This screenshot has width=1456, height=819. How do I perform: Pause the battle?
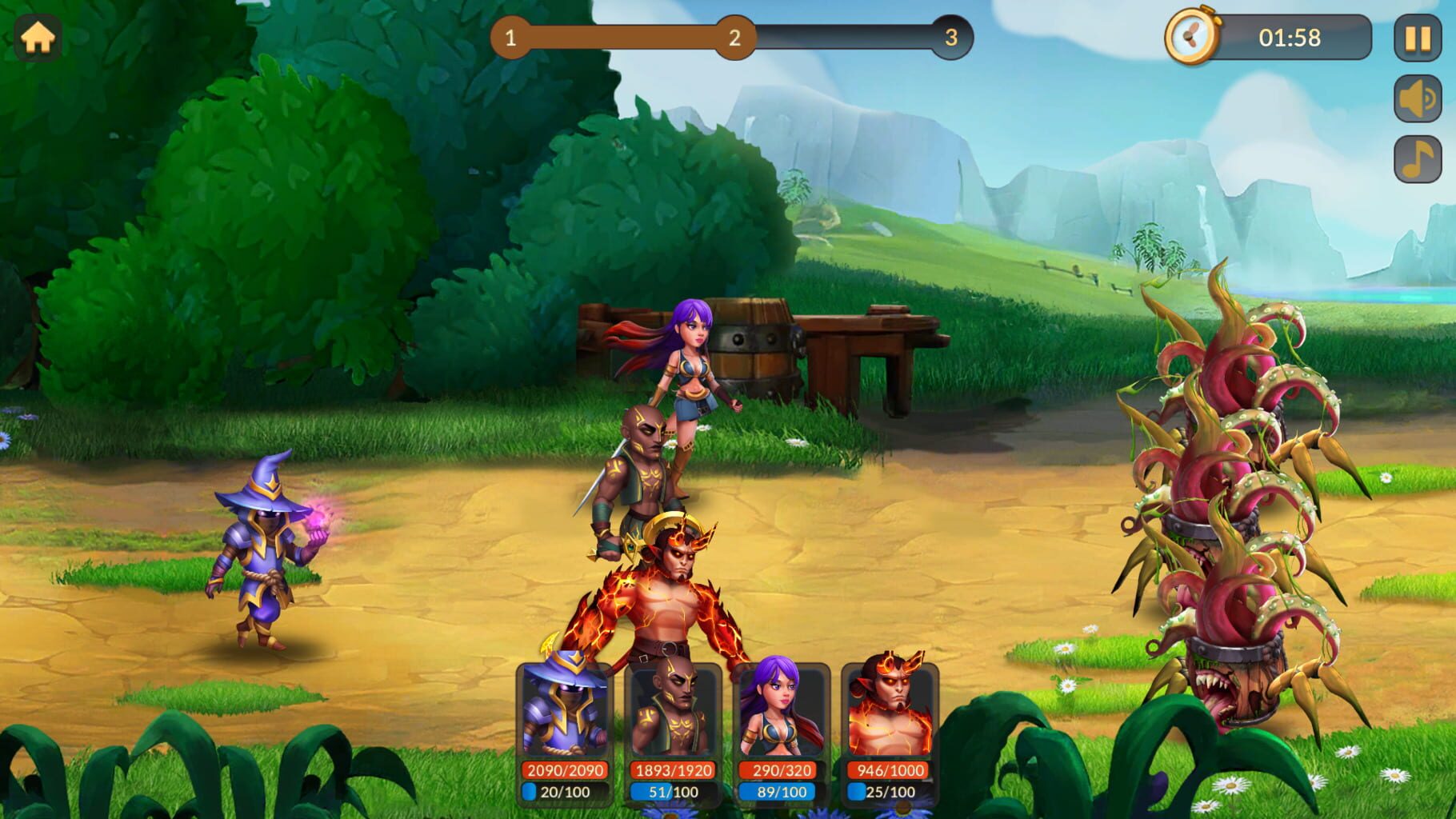[1417, 38]
